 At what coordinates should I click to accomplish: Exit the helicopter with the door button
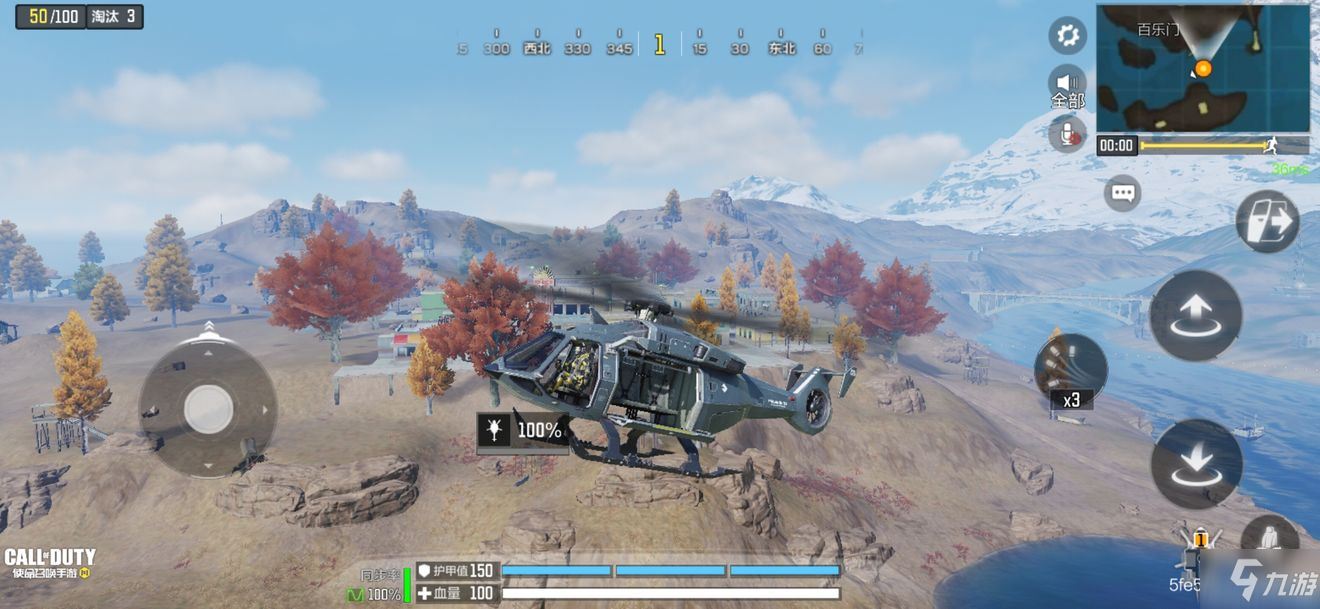[1267, 221]
